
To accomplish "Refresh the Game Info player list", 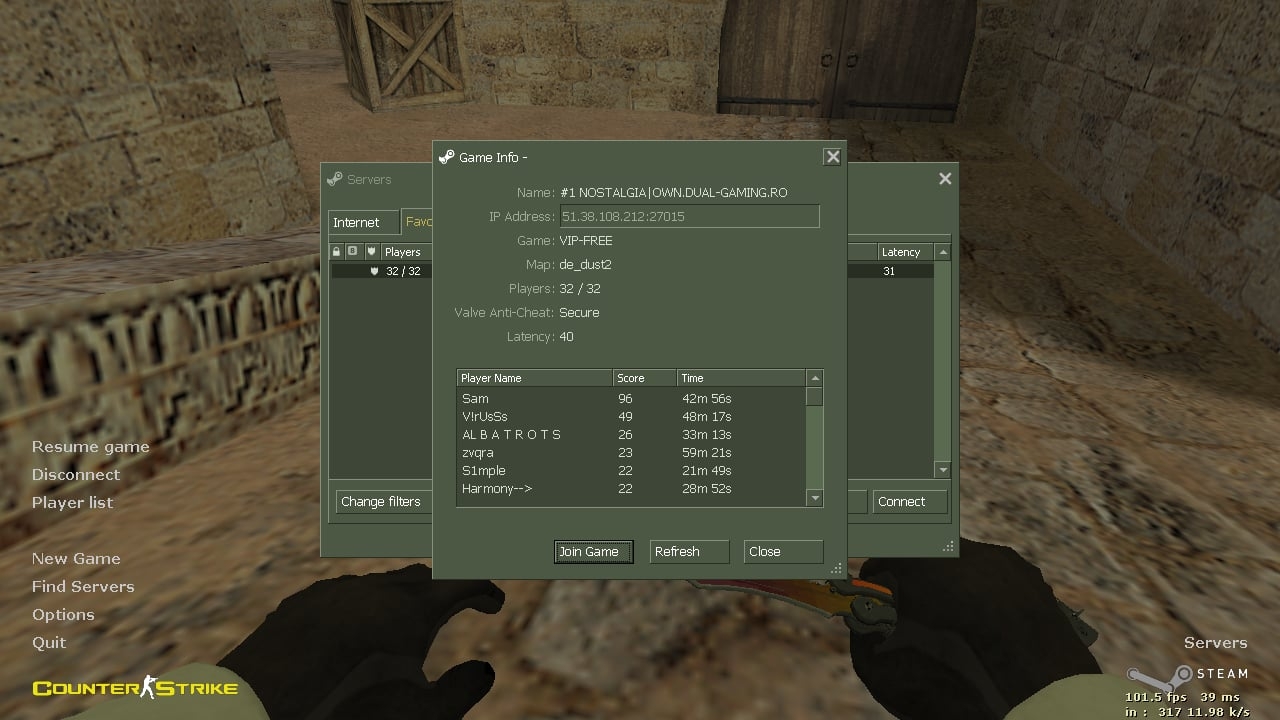I will pyautogui.click(x=689, y=551).
